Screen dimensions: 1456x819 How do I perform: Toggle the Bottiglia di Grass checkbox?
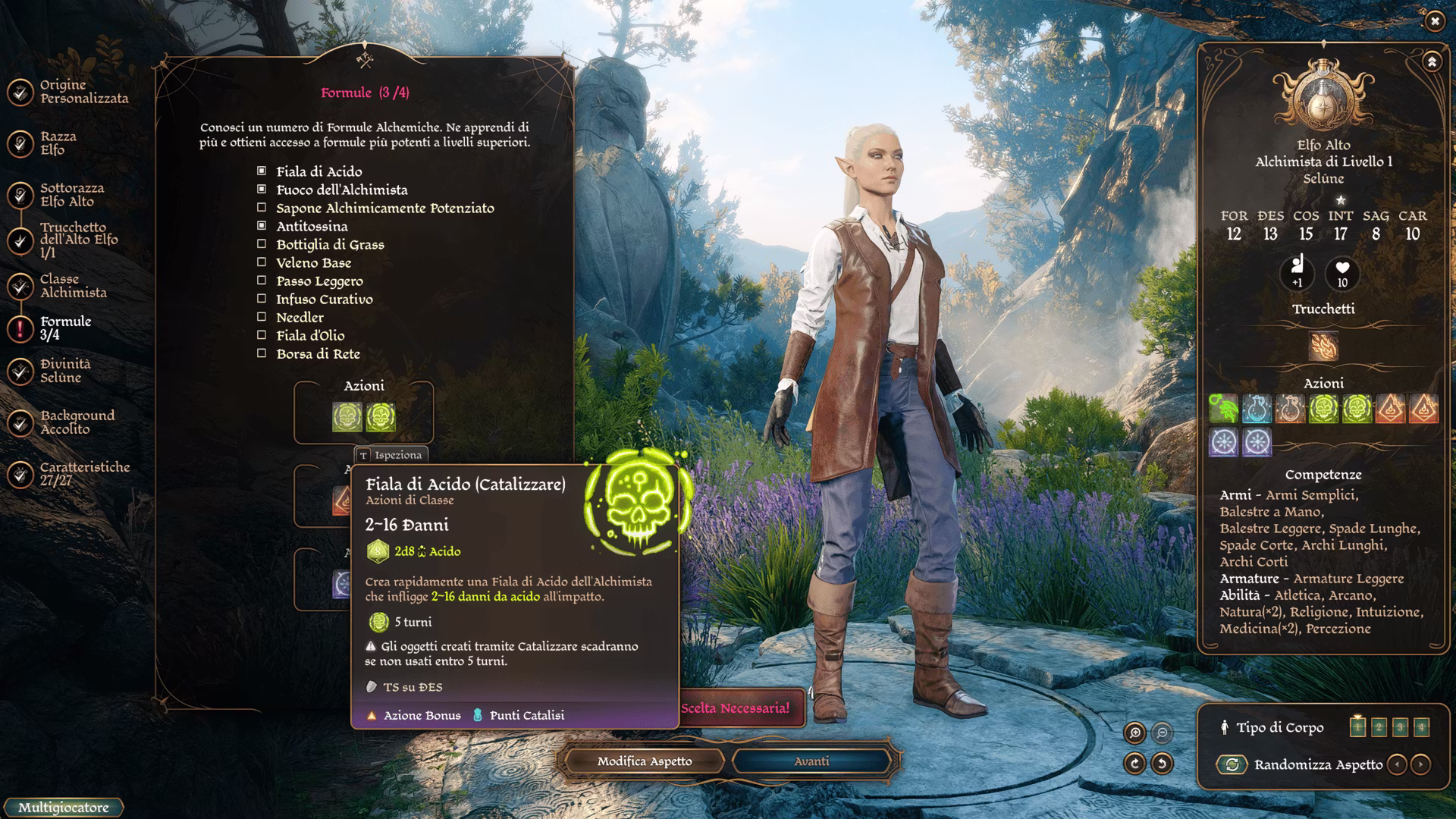(262, 244)
